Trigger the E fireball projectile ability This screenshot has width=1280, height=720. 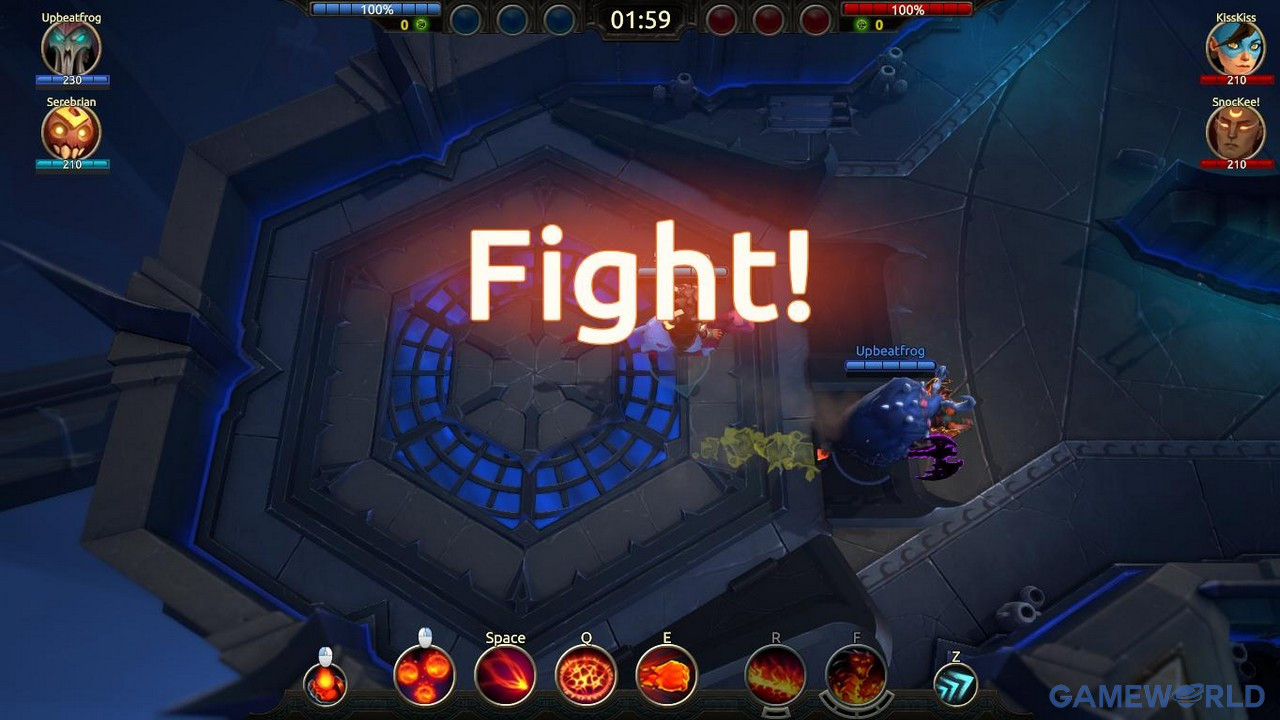click(666, 675)
